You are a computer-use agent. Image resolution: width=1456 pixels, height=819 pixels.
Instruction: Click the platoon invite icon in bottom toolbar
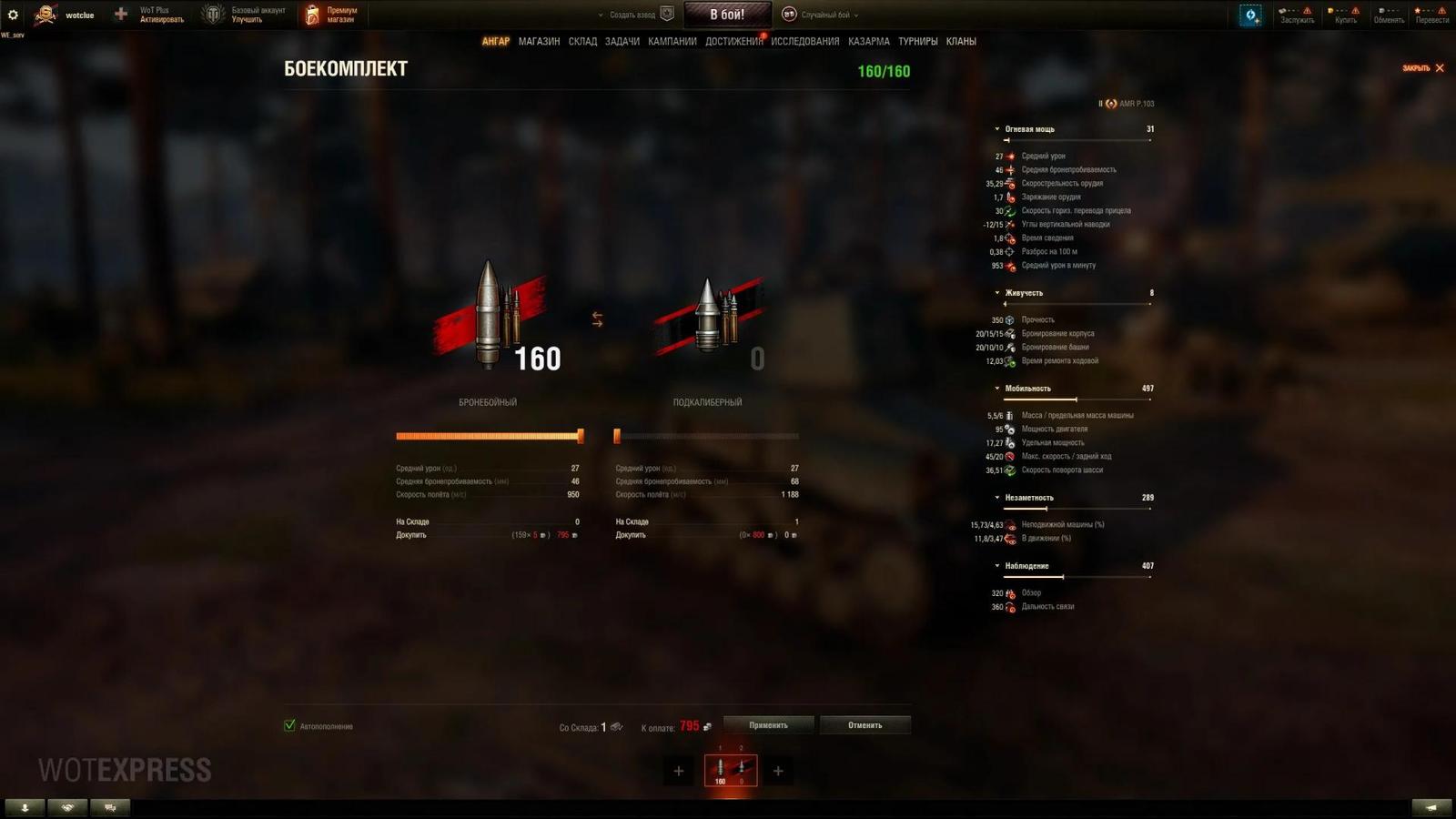tap(109, 807)
